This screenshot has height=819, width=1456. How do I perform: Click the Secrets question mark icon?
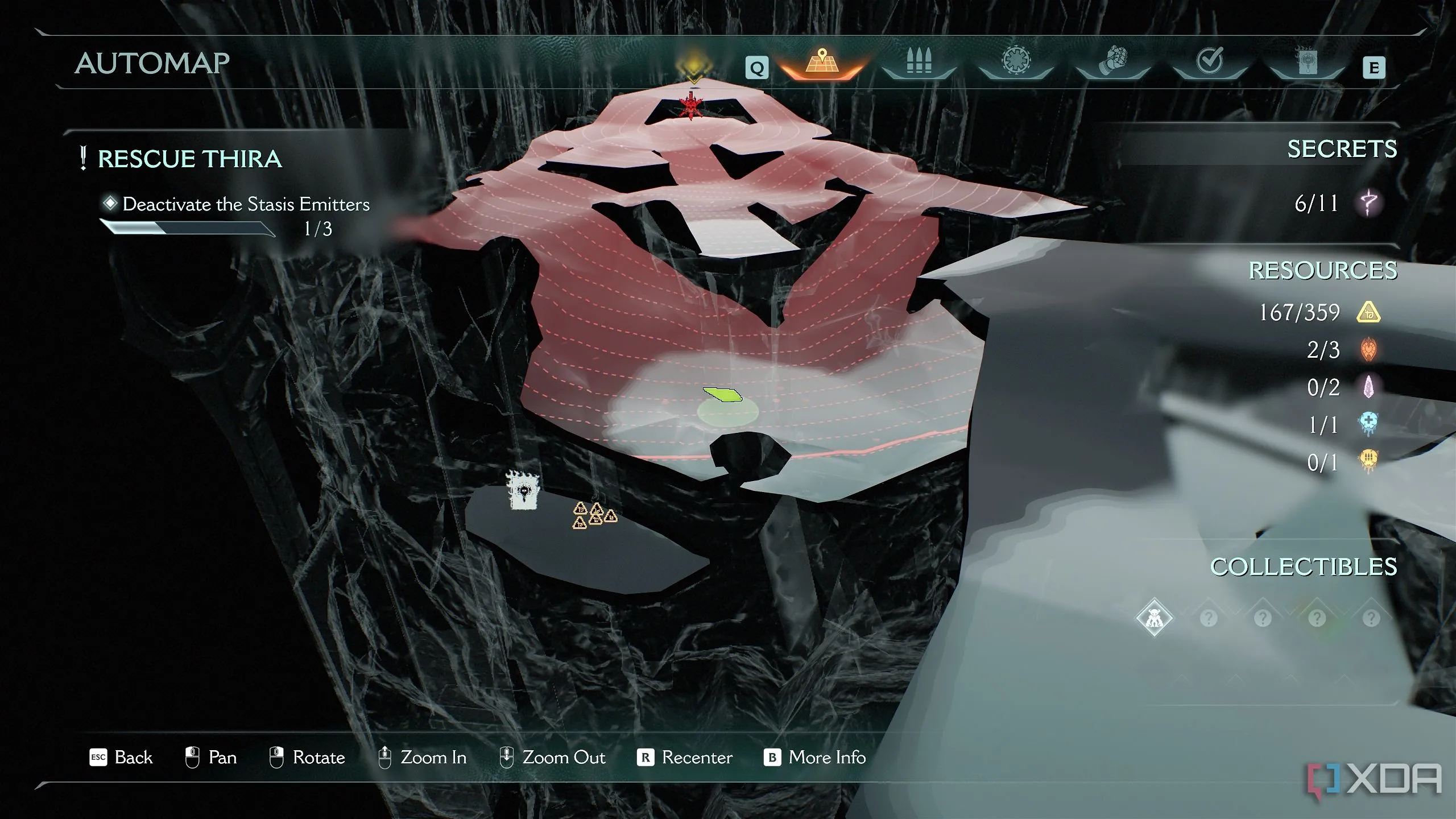[x=1368, y=203]
